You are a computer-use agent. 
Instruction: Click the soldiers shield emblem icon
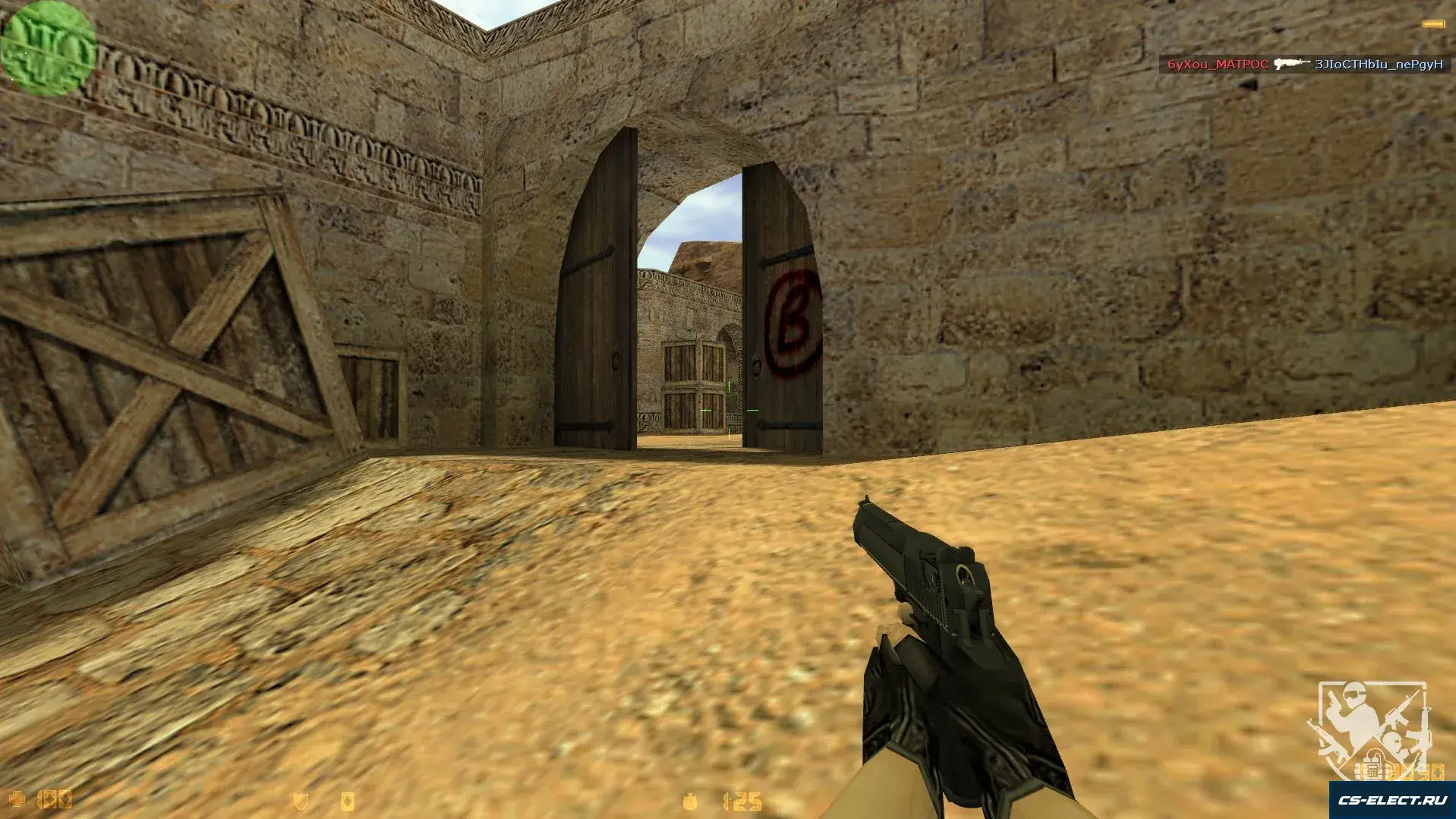coord(1370,721)
